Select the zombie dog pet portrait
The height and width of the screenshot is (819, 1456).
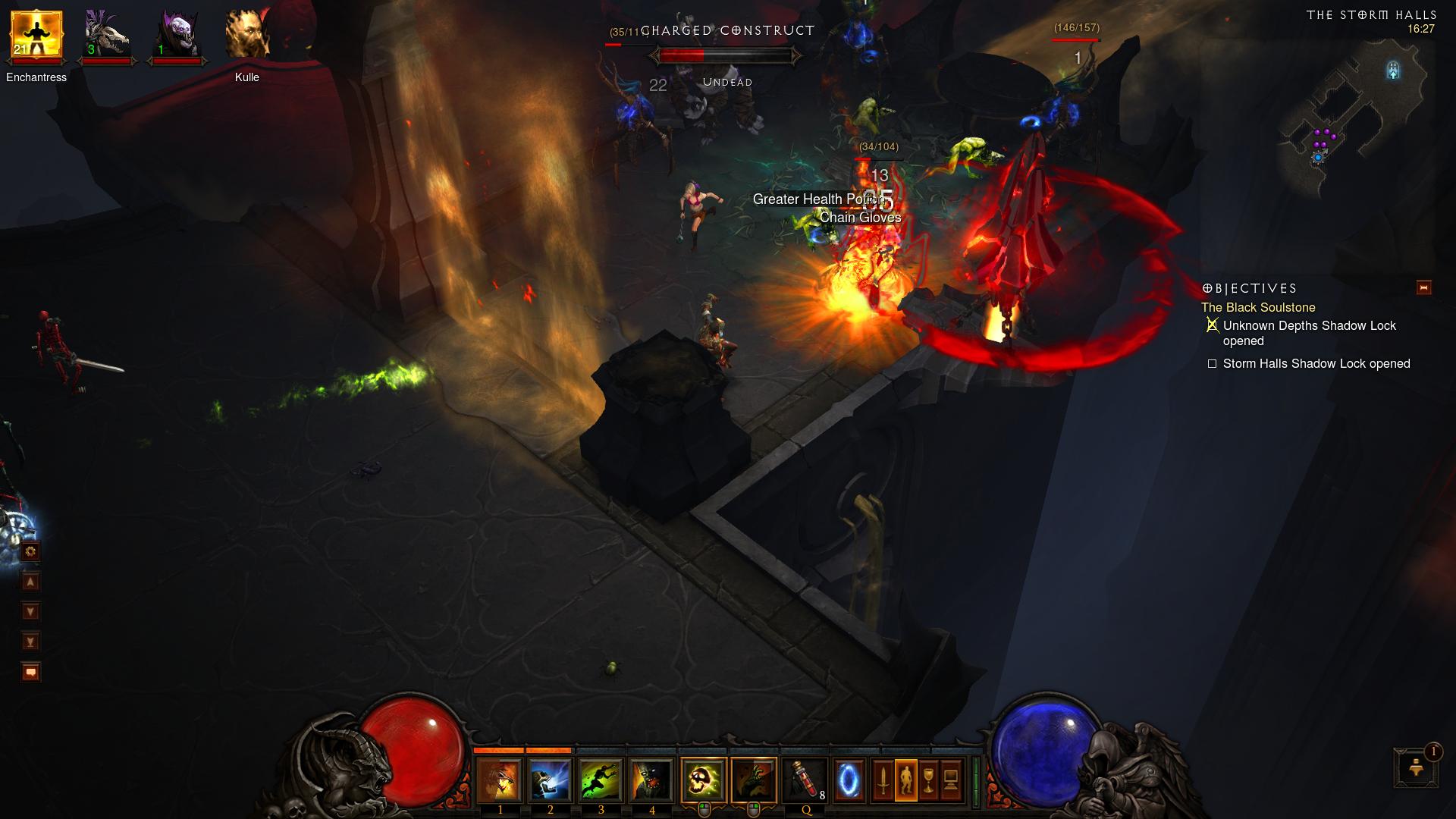[x=106, y=36]
